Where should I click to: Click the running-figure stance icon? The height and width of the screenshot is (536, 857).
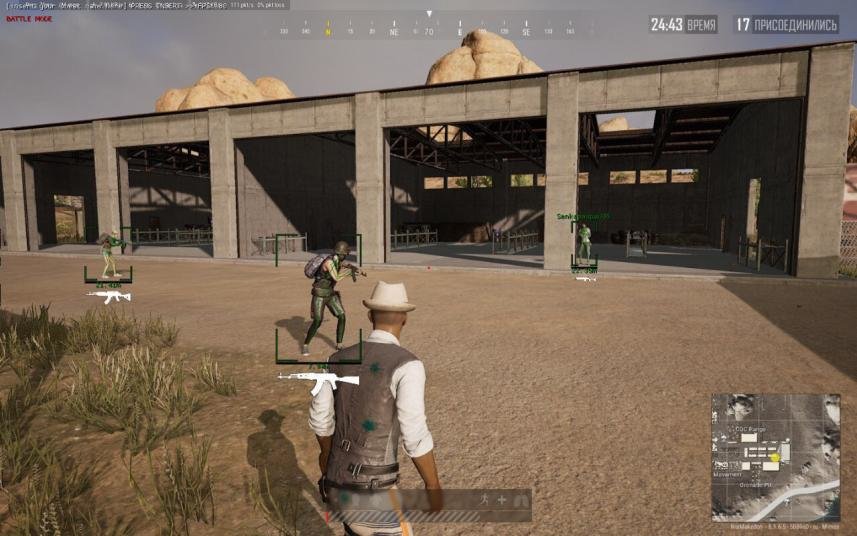tap(481, 498)
